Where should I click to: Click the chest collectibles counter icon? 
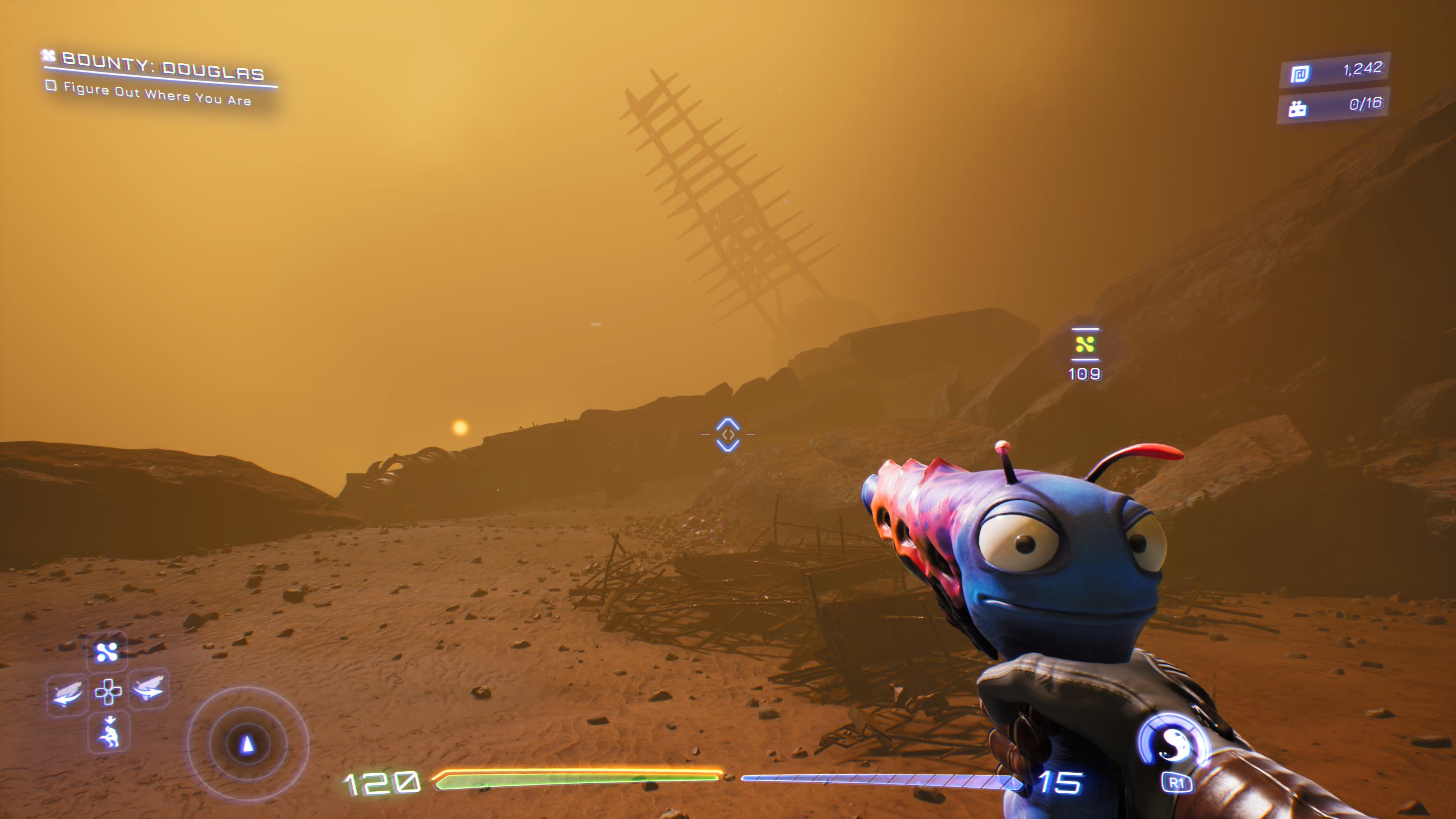[1297, 108]
